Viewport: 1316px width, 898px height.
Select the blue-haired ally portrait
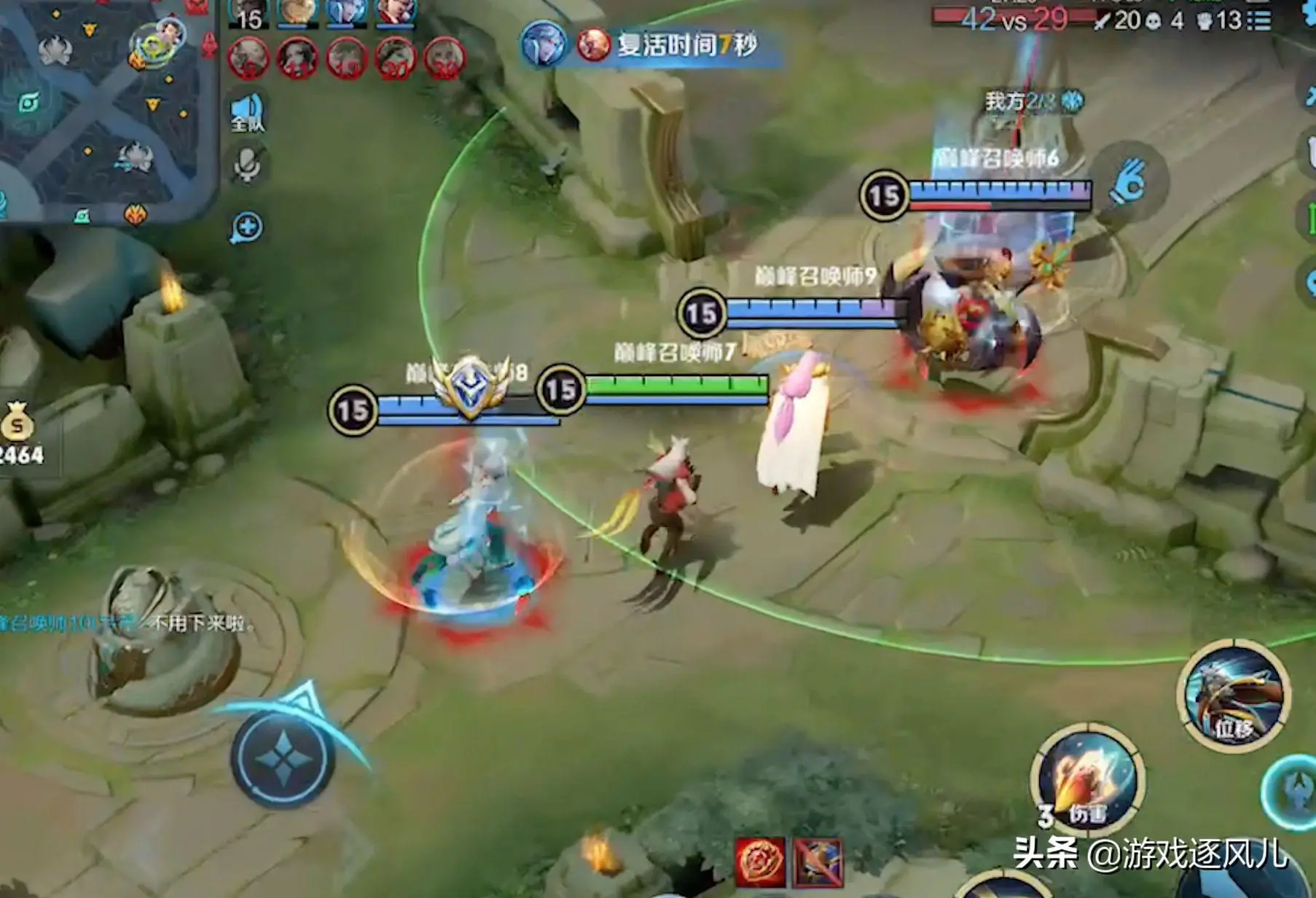pos(345,12)
